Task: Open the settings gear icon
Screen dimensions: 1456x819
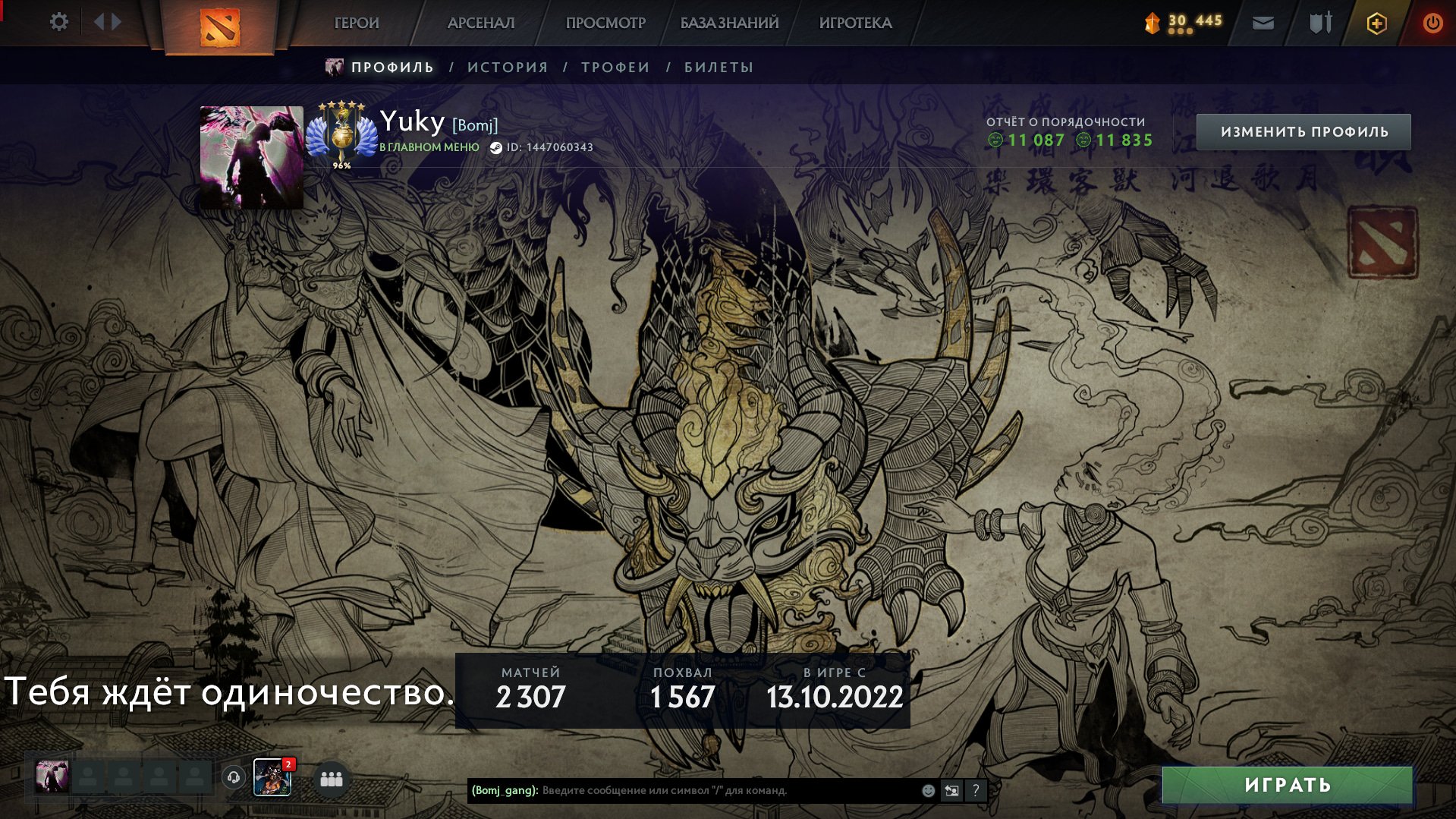Action: (x=59, y=22)
